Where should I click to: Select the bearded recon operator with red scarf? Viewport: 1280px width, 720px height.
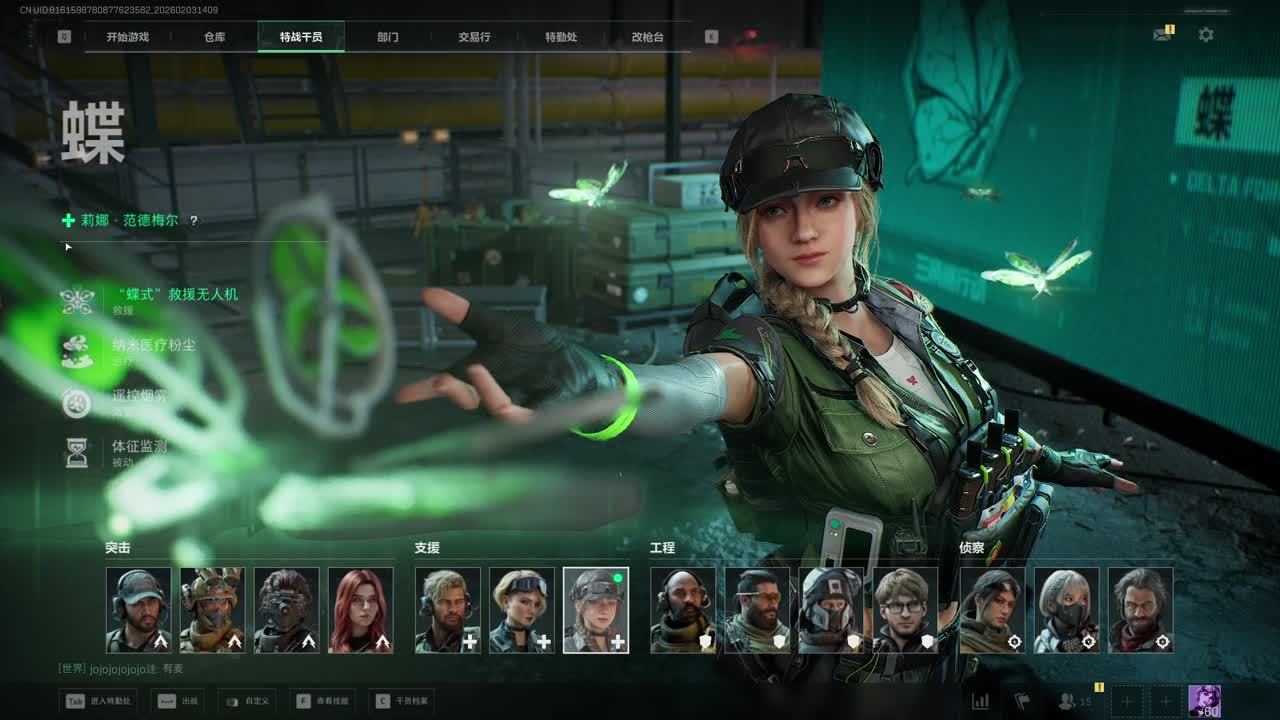(x=1141, y=610)
